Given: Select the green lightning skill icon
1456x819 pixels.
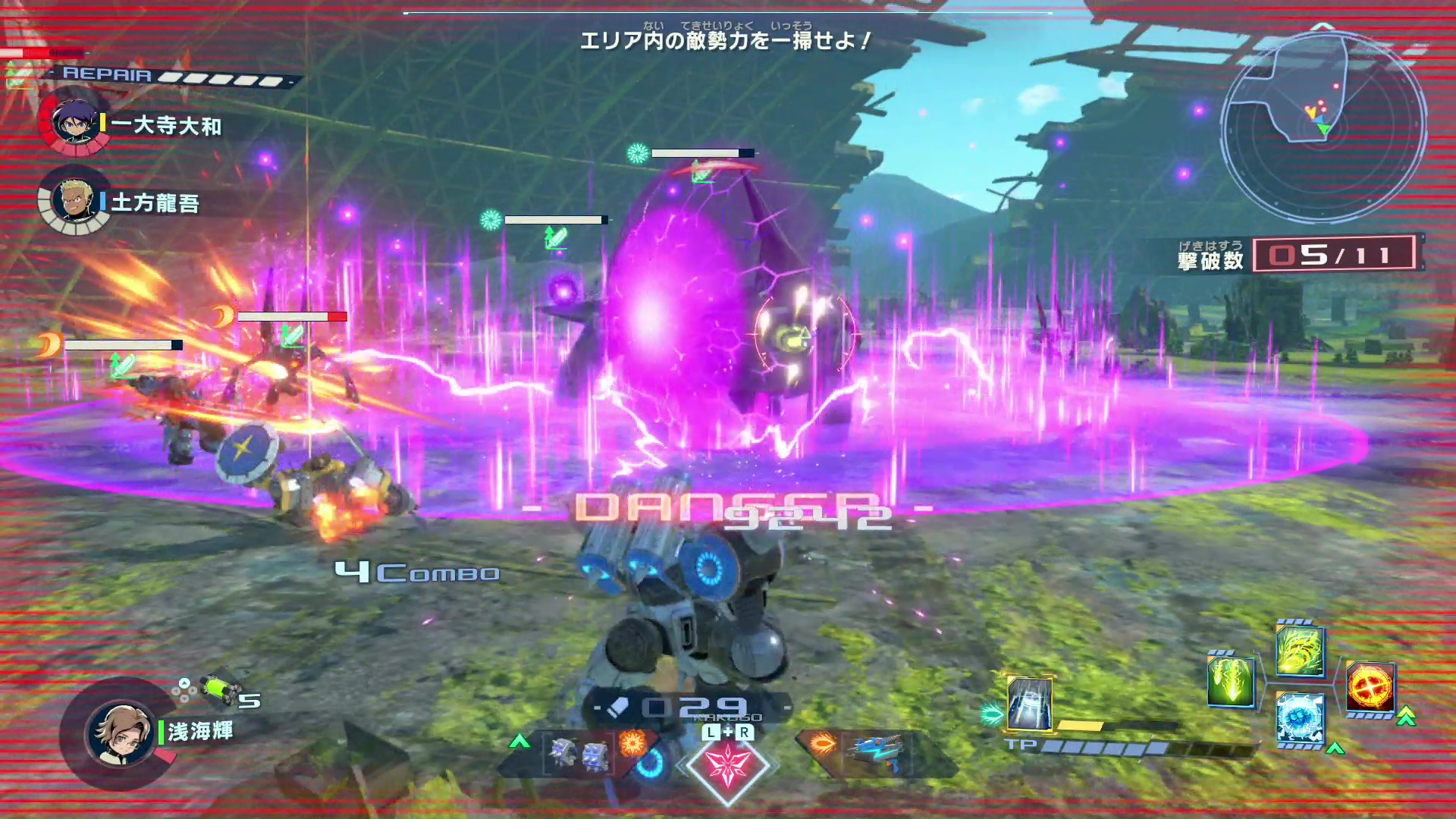Looking at the screenshot, I should [1231, 682].
